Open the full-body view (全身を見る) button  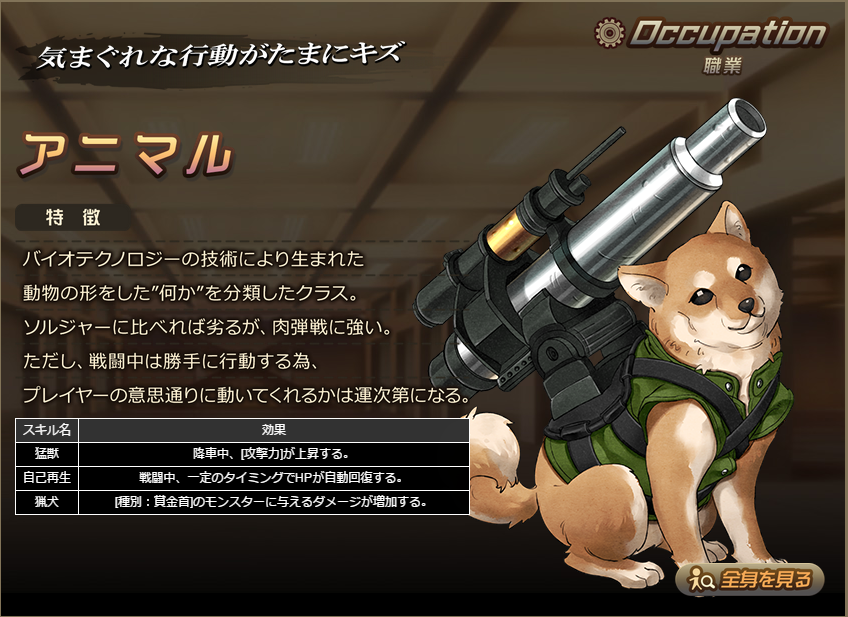[x=750, y=579]
